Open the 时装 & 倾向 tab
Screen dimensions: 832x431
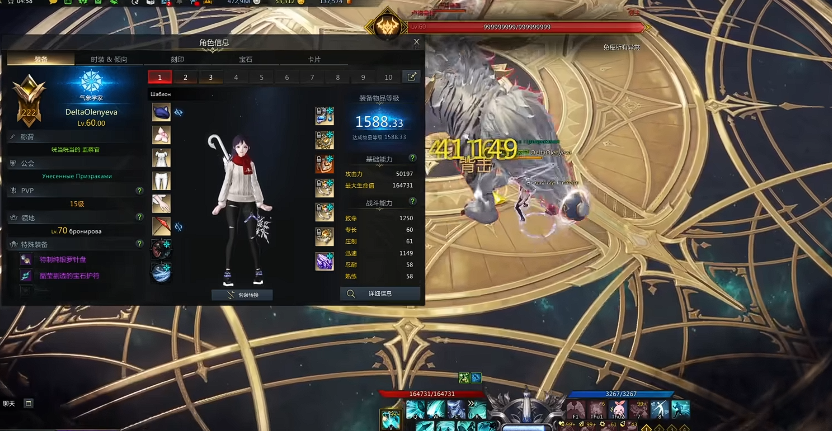point(109,59)
